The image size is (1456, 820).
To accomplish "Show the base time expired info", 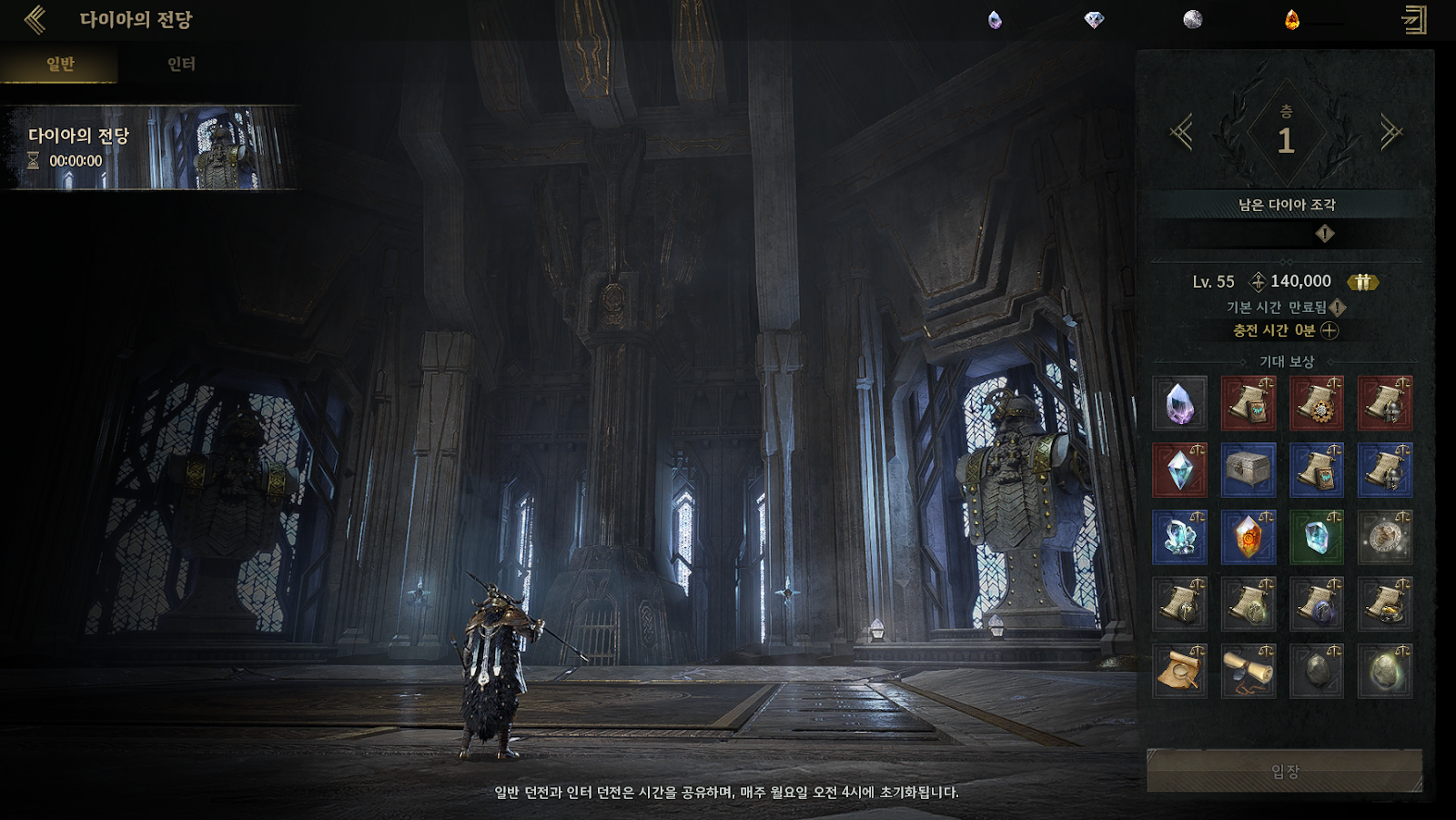I will [1338, 308].
